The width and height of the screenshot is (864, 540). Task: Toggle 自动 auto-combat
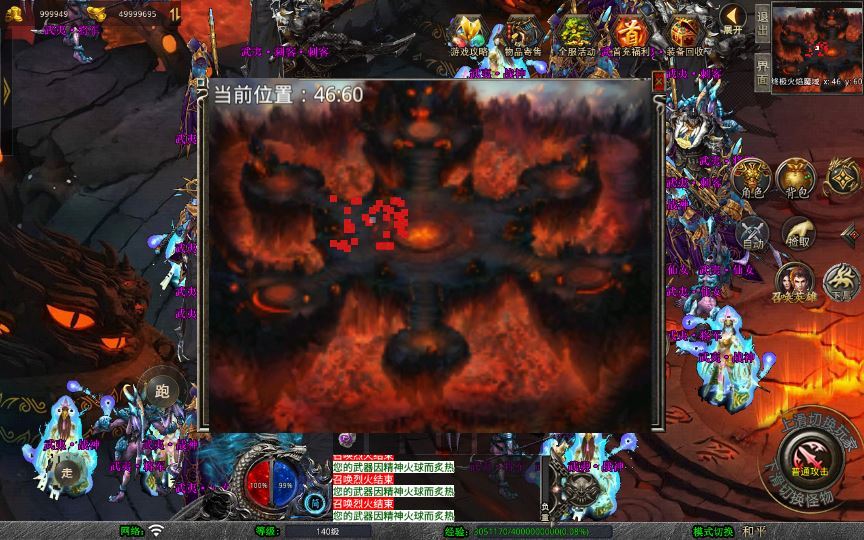click(x=752, y=236)
